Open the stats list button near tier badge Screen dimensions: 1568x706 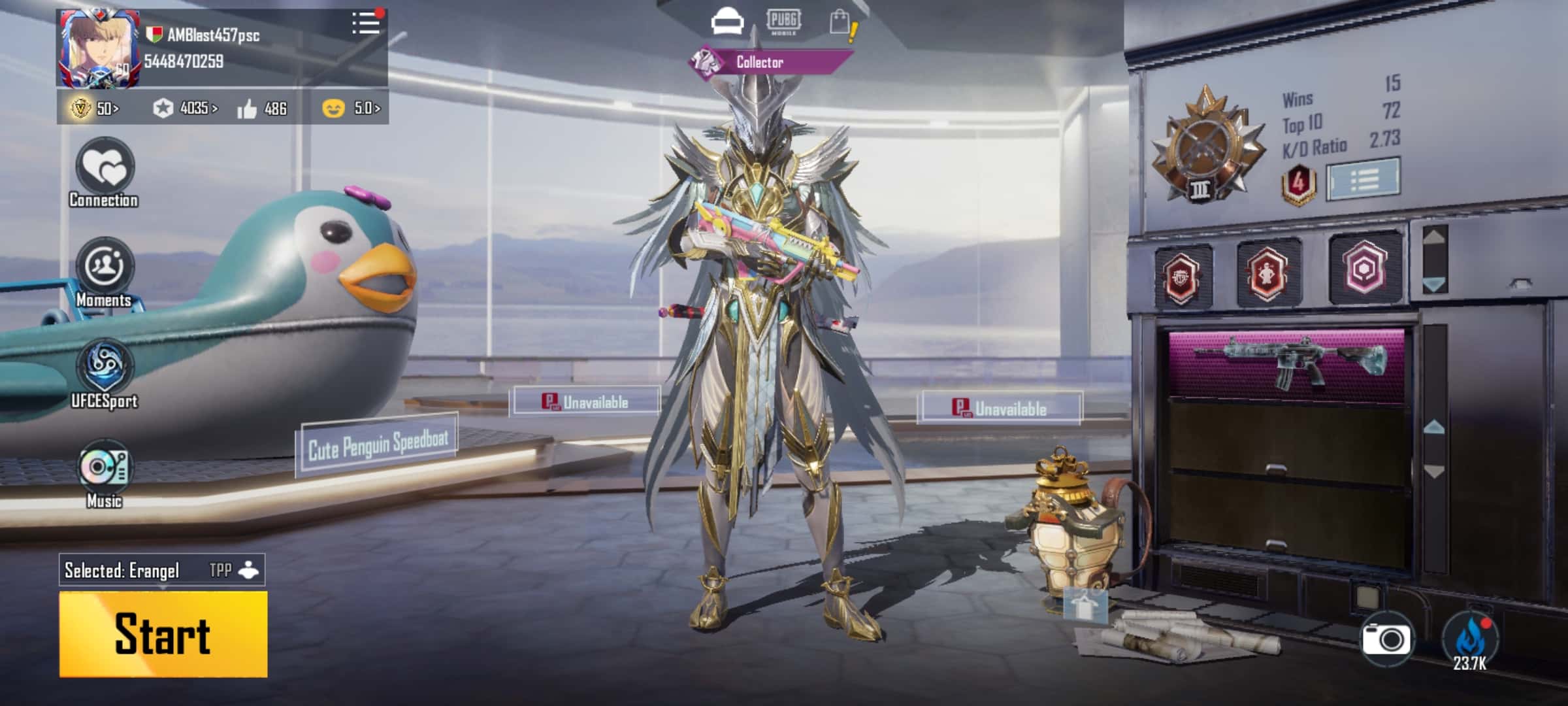(1364, 178)
